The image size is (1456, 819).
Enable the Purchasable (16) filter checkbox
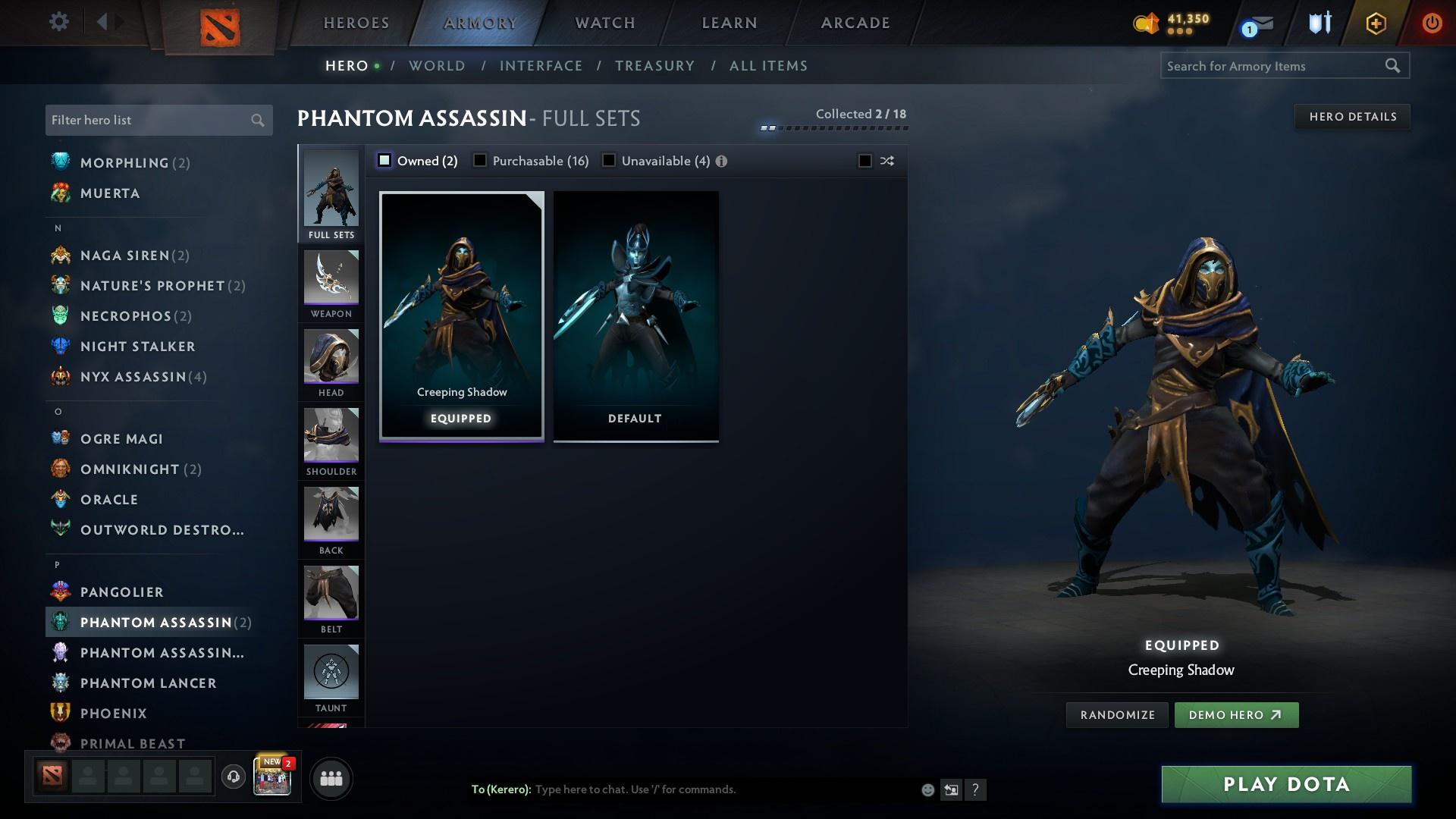pos(480,160)
